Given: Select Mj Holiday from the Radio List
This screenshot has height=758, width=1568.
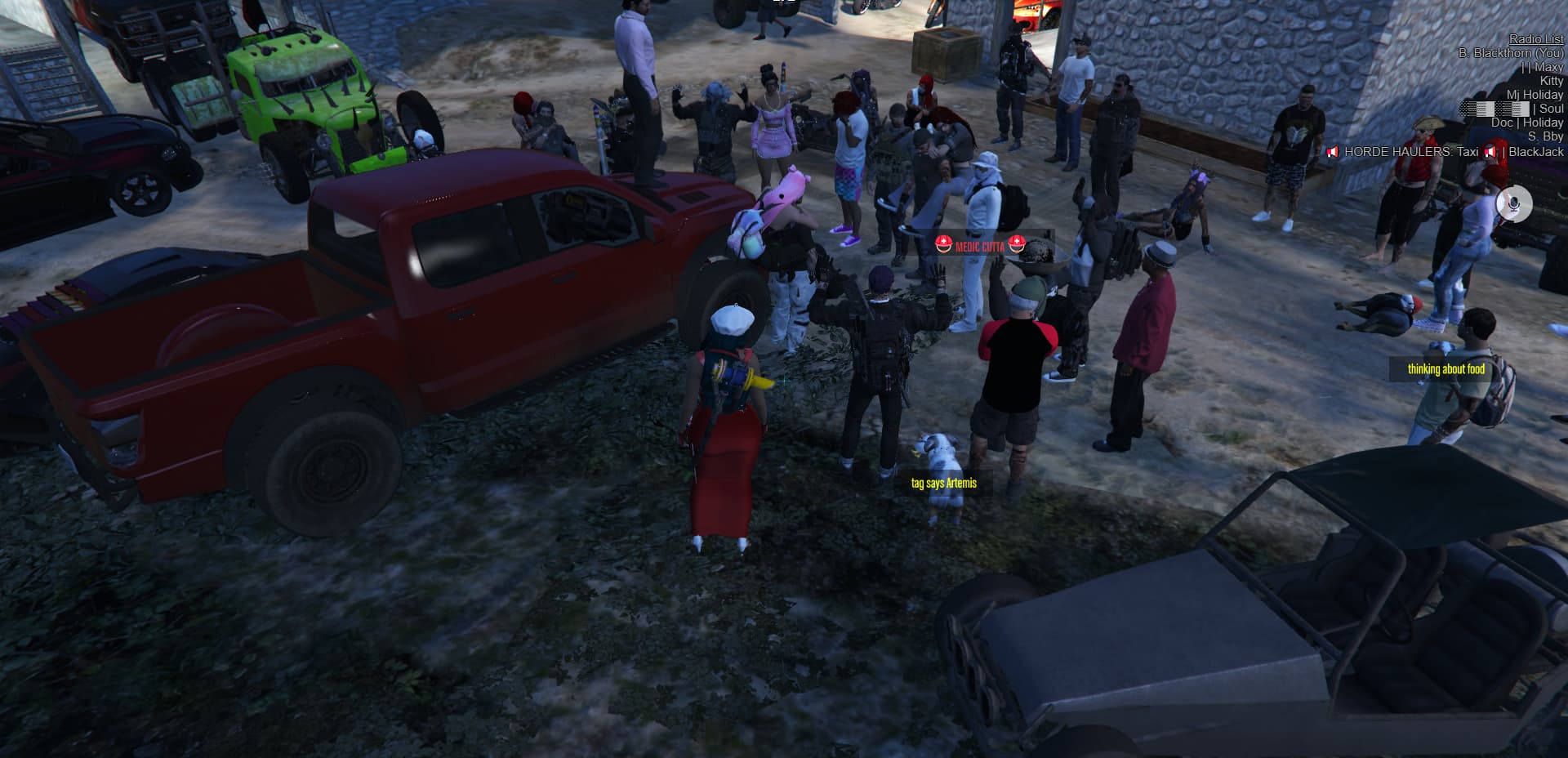Looking at the screenshot, I should (x=1535, y=95).
